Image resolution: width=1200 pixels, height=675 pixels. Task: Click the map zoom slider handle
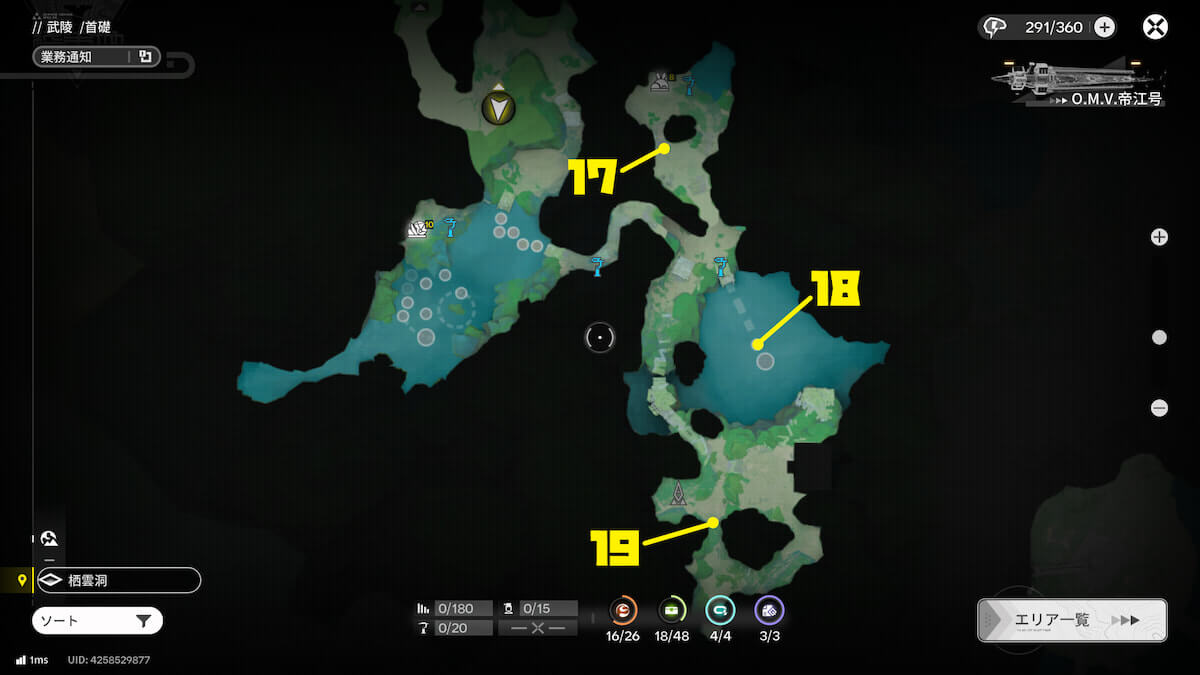tap(1159, 338)
